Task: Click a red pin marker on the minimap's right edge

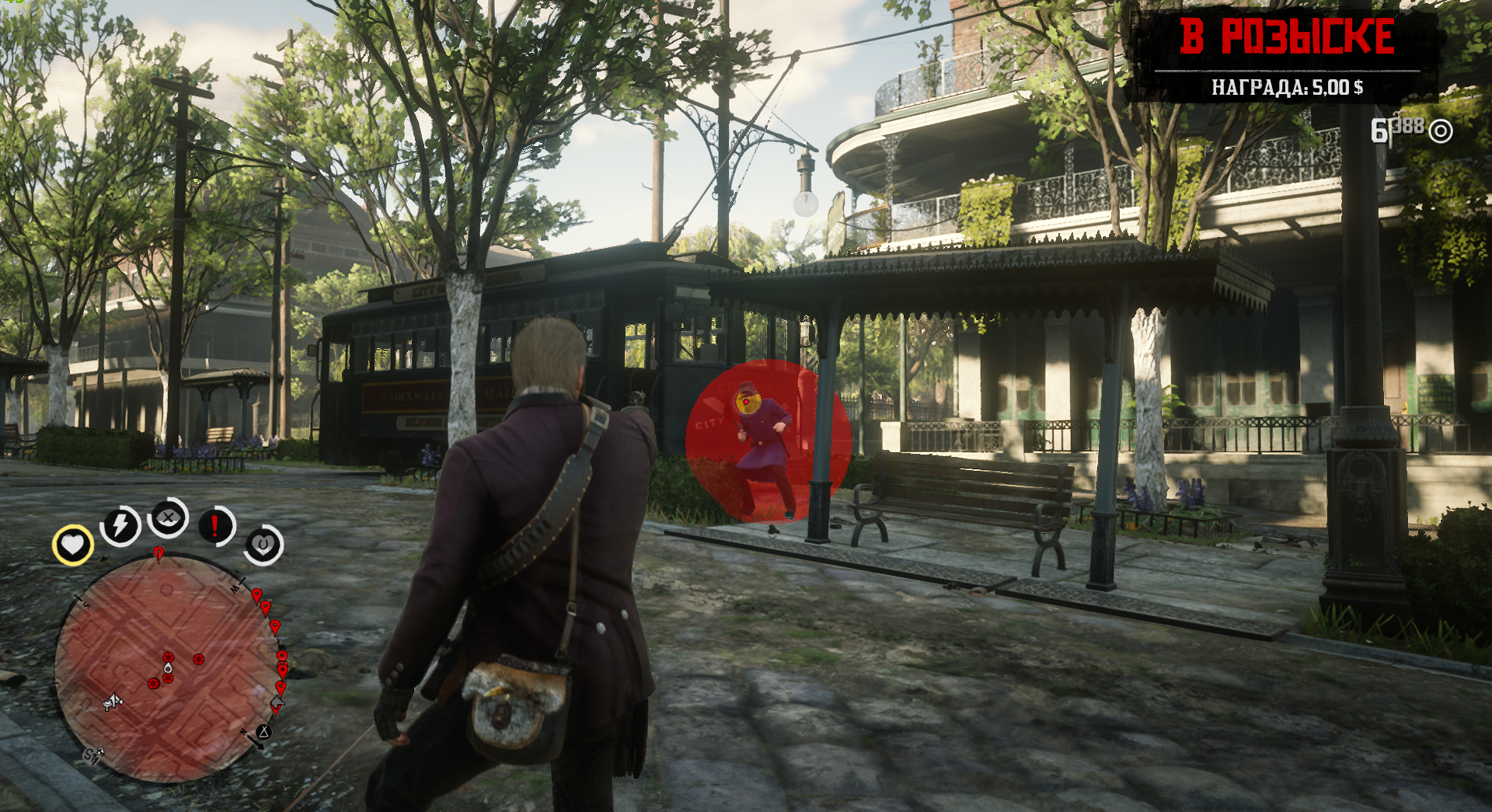Action: pyautogui.click(x=274, y=627)
